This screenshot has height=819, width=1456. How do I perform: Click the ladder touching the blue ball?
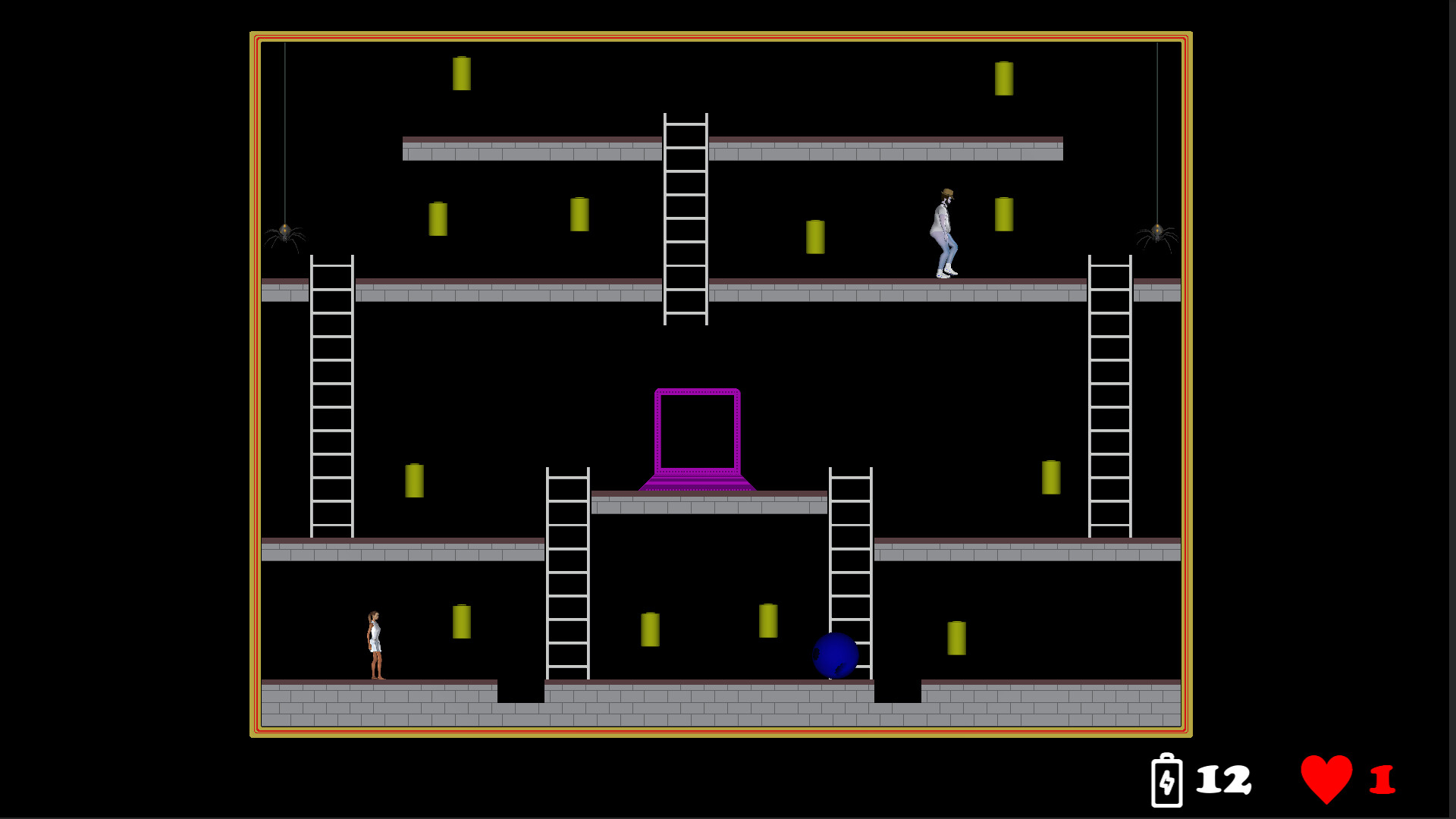coord(850,576)
